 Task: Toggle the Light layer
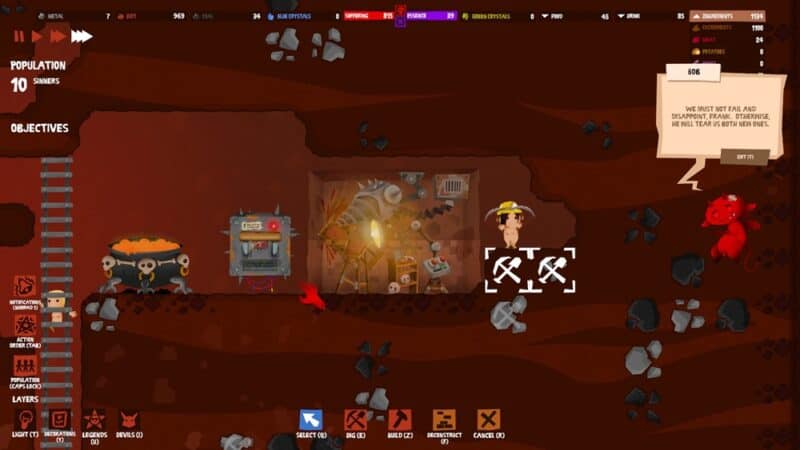26,420
